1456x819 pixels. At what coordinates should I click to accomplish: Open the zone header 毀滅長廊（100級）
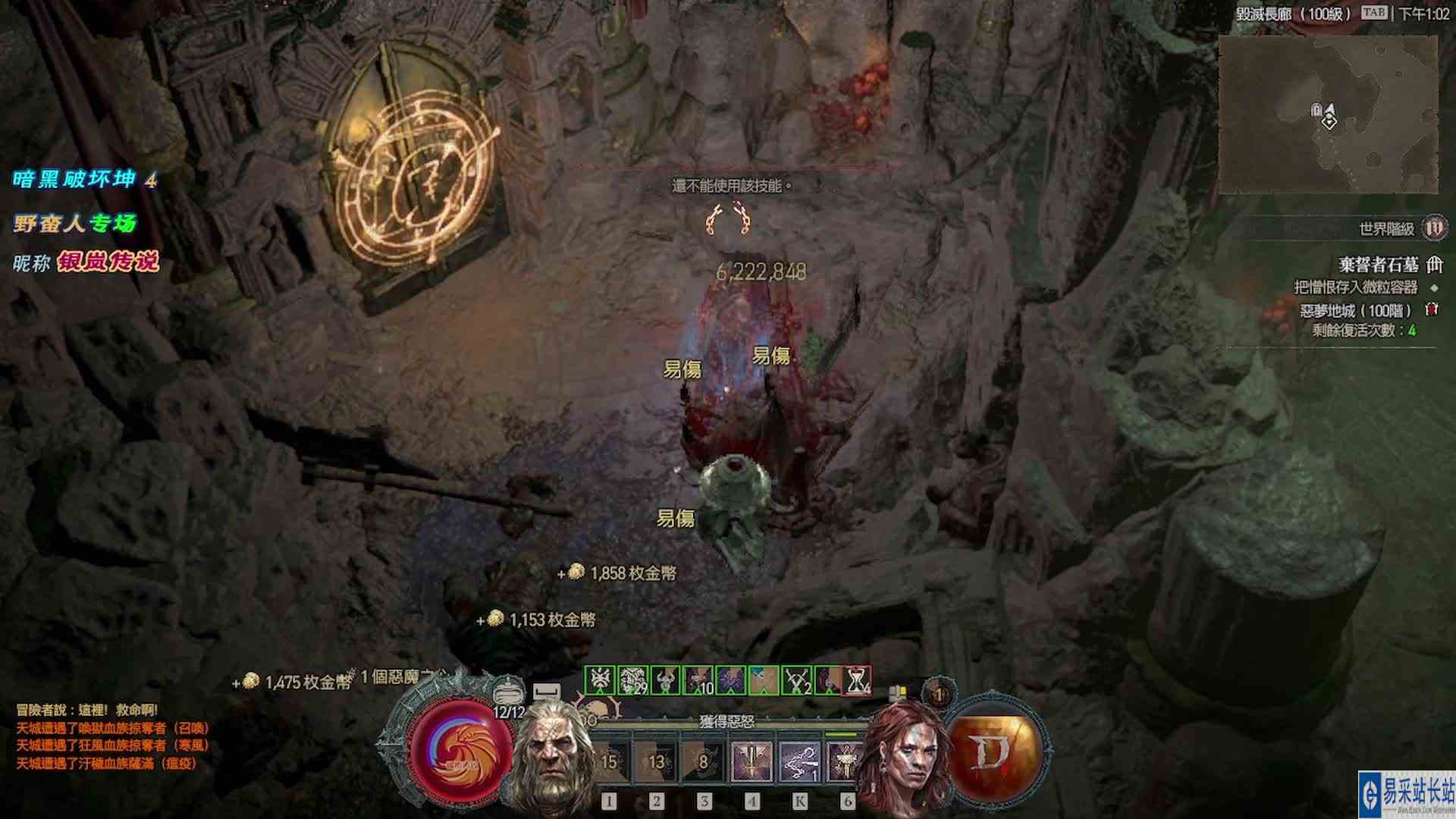coord(1294,14)
